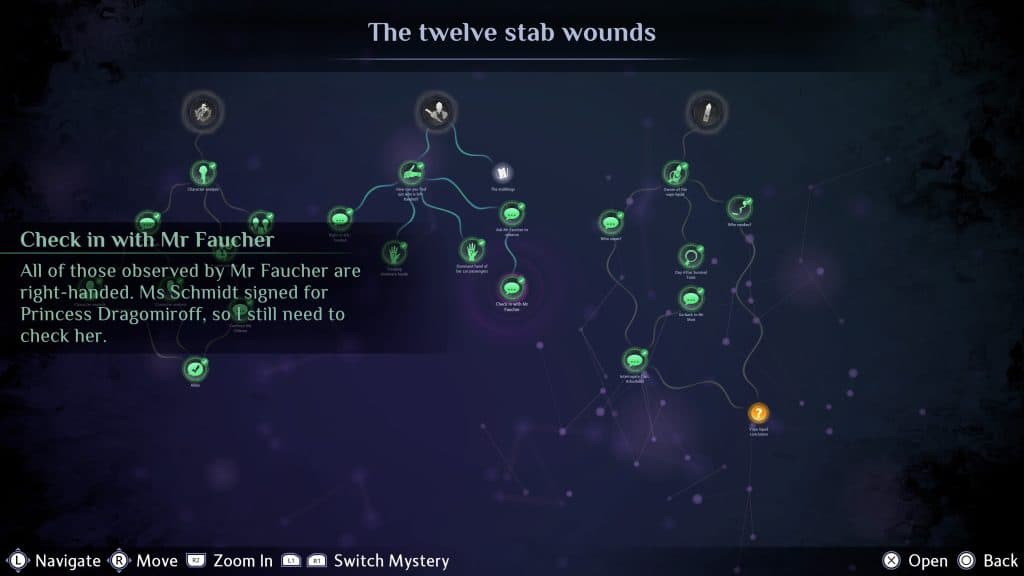
Task: Click the 'Switch Mystery' option
Action: [x=391, y=561]
